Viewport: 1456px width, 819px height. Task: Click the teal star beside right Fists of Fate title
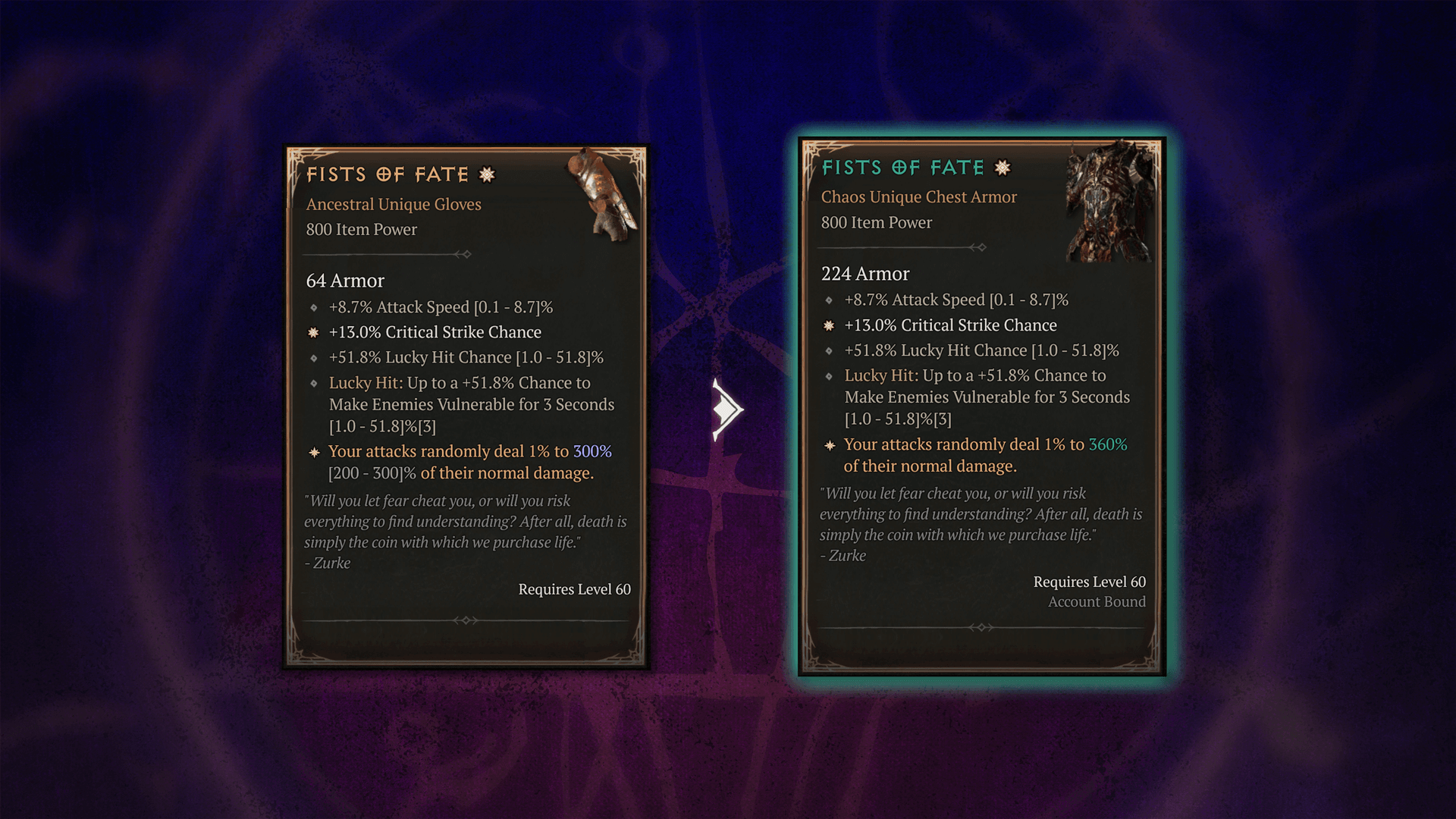[1001, 168]
